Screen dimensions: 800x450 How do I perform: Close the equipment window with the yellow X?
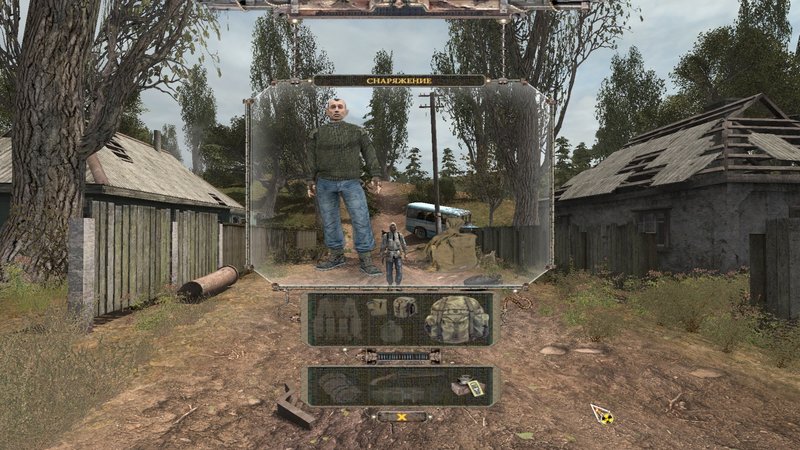tap(400, 416)
